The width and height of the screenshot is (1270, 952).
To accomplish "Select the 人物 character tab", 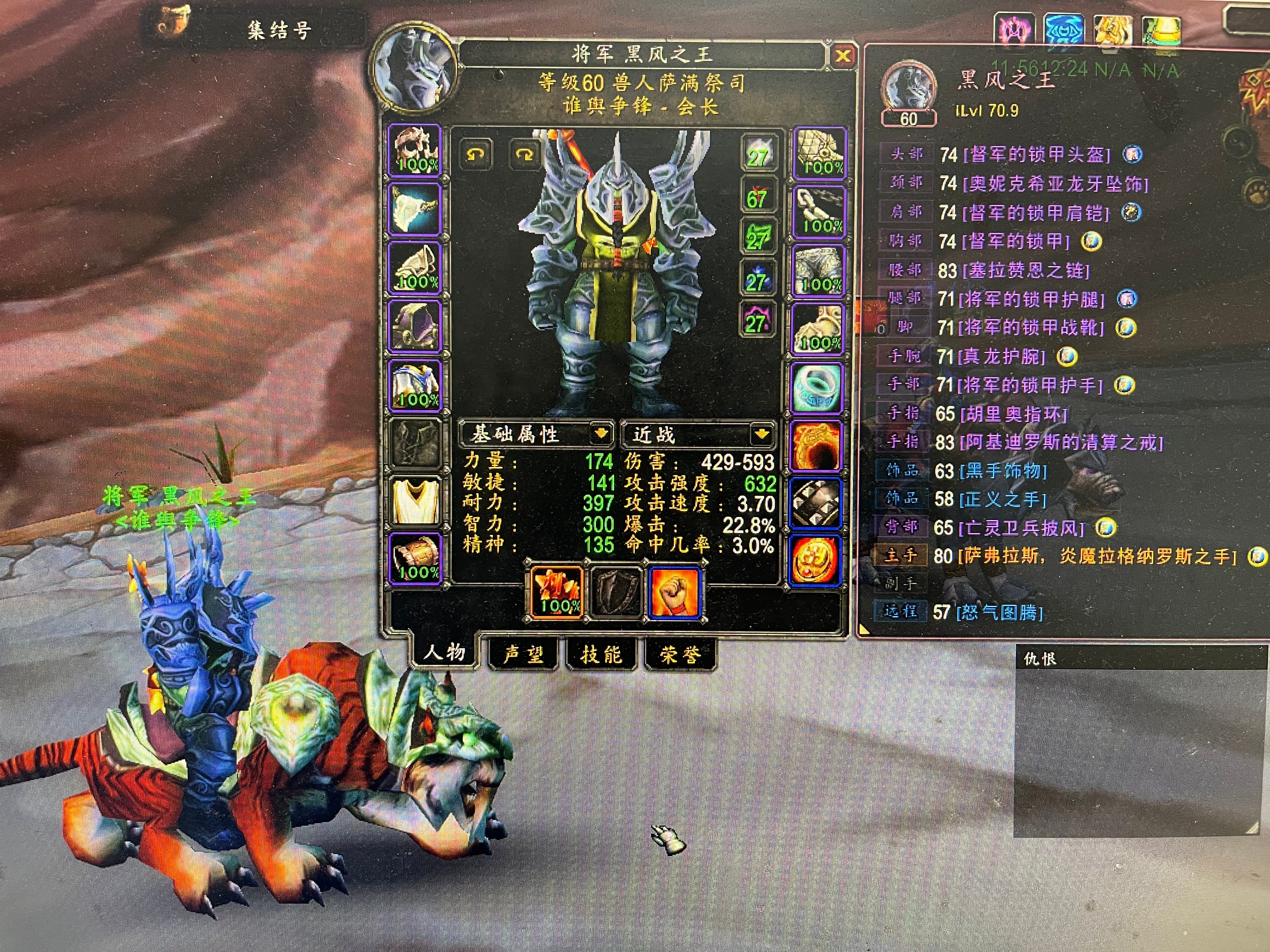I will click(444, 653).
